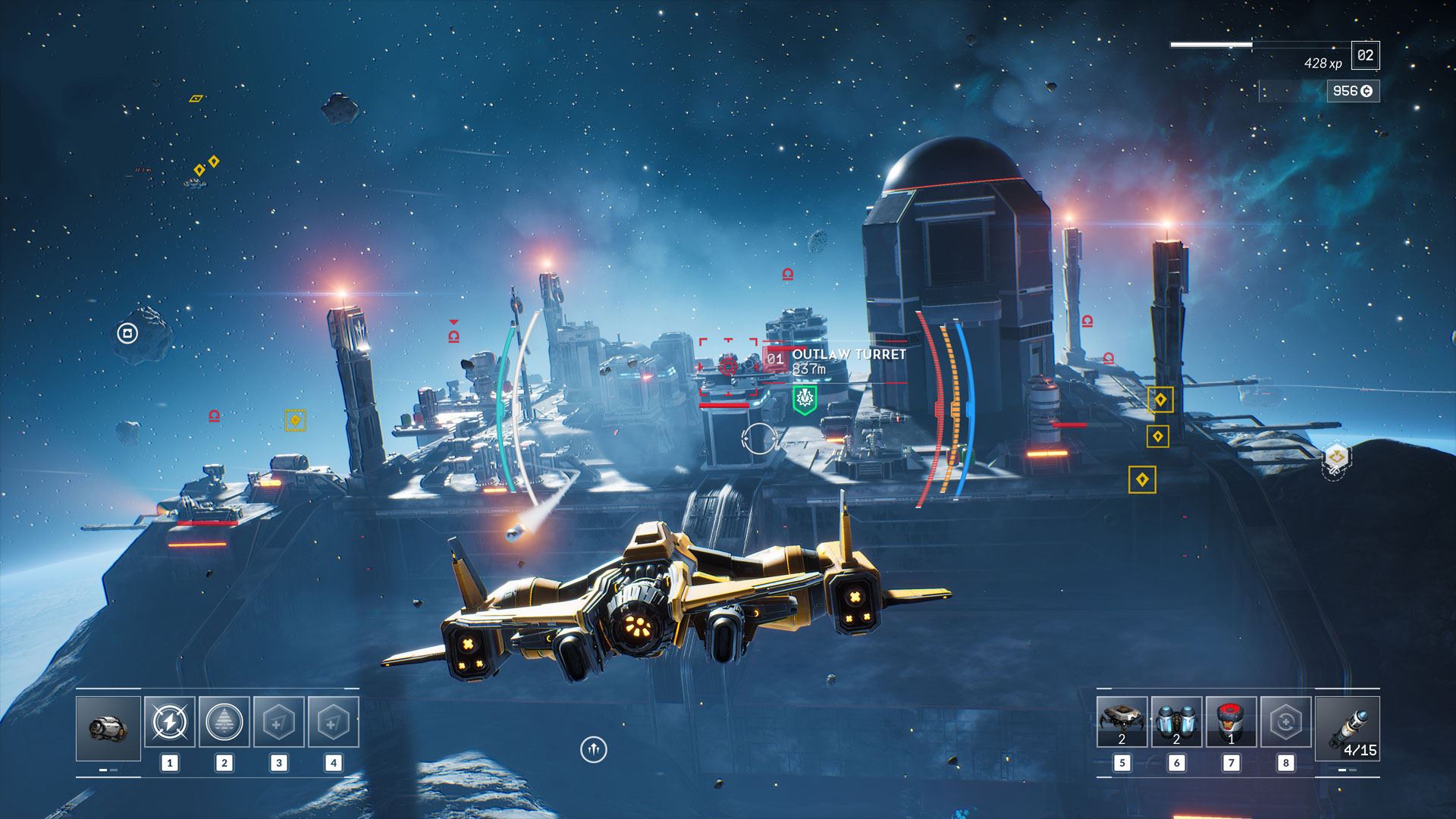Click the white circular waypoint marker
This screenshot has width=1456, height=819.
coord(127,333)
